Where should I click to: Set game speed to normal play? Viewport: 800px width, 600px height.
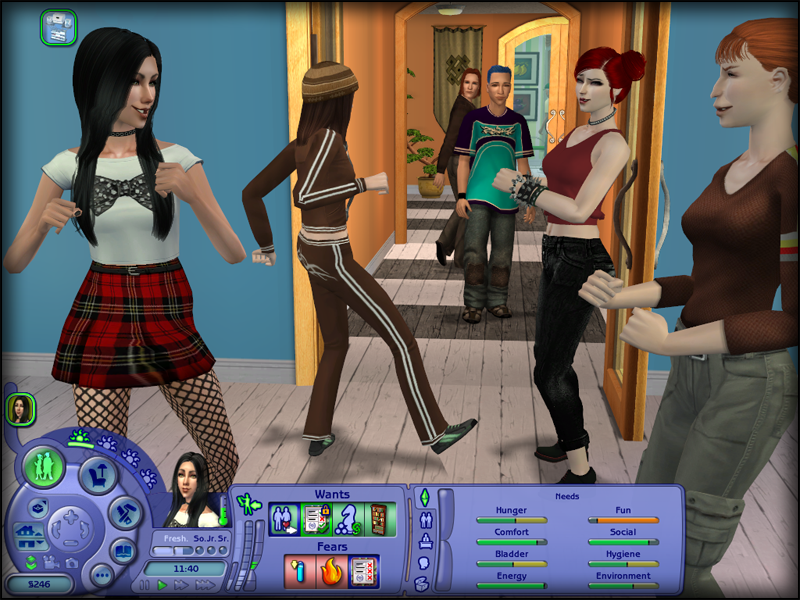tap(162, 585)
